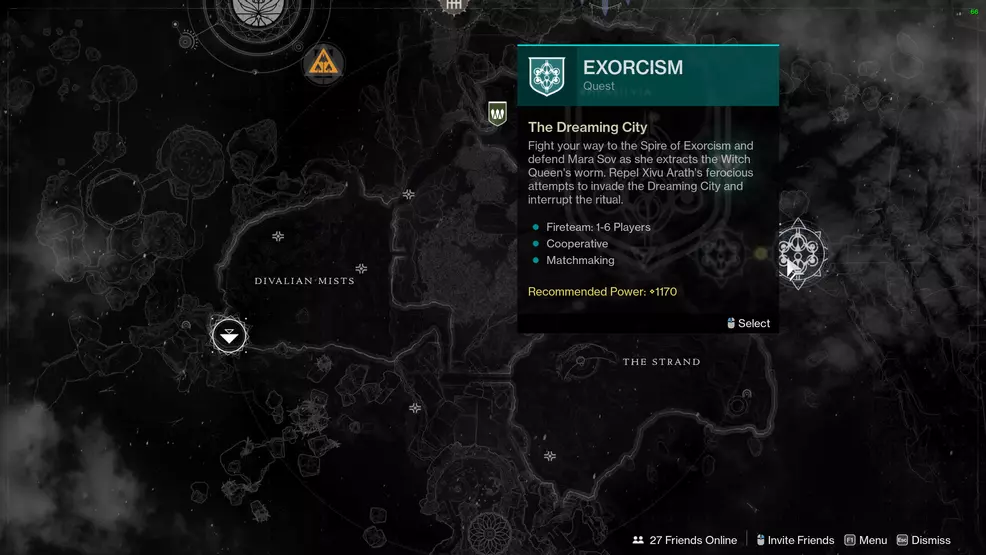
Task: Click the green banner map marker
Action: [497, 113]
